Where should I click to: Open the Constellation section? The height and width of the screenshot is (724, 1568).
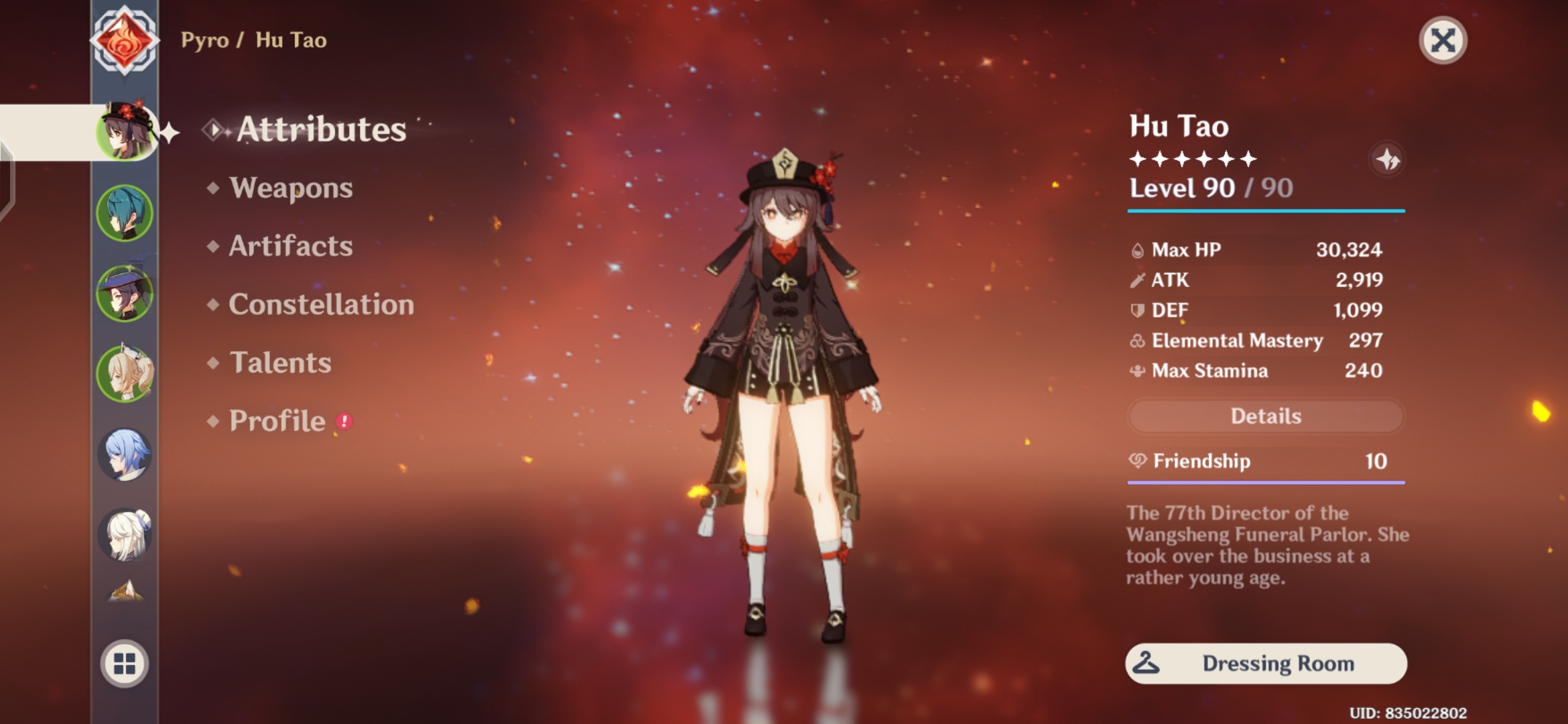coord(320,305)
